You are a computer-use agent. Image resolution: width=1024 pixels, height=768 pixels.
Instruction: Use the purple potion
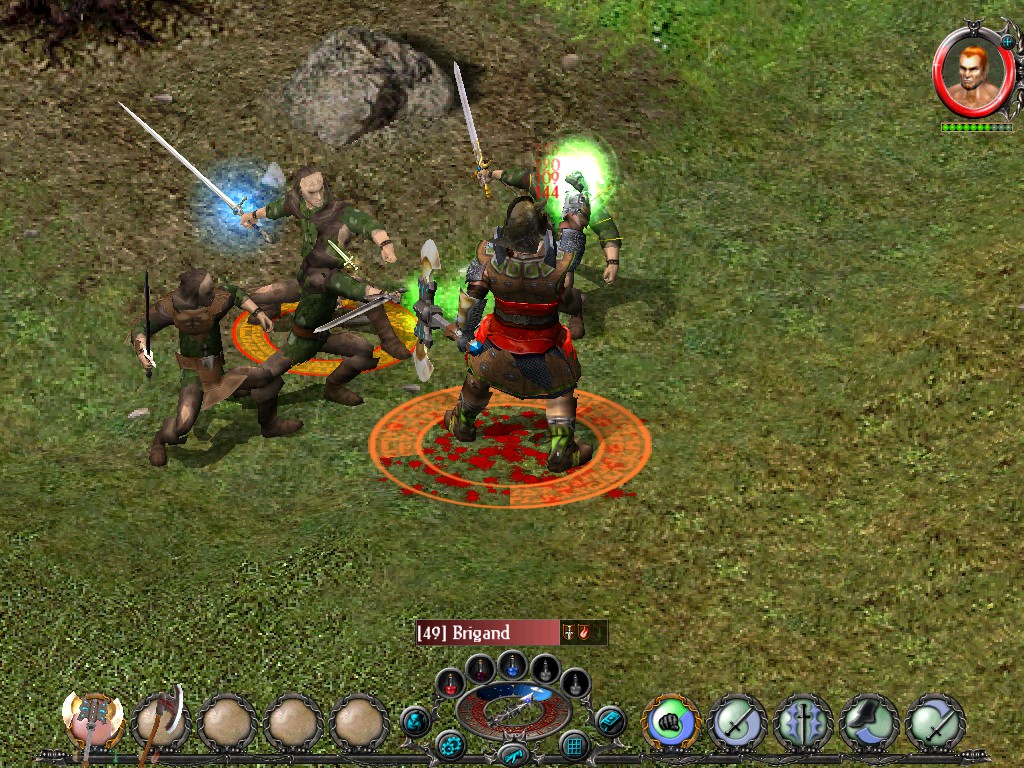point(482,668)
